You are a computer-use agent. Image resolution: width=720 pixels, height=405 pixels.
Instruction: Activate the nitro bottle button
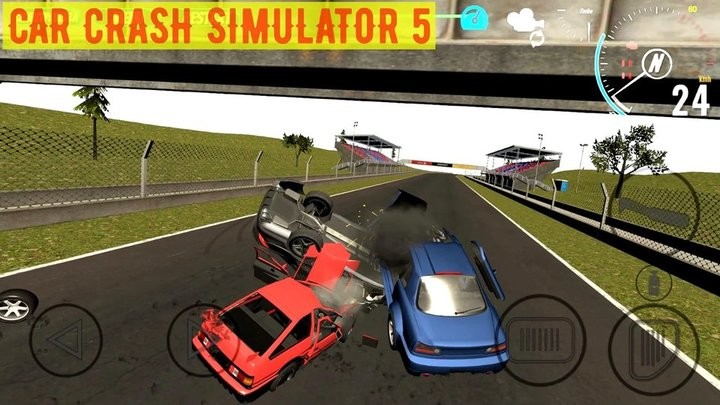click(652, 283)
